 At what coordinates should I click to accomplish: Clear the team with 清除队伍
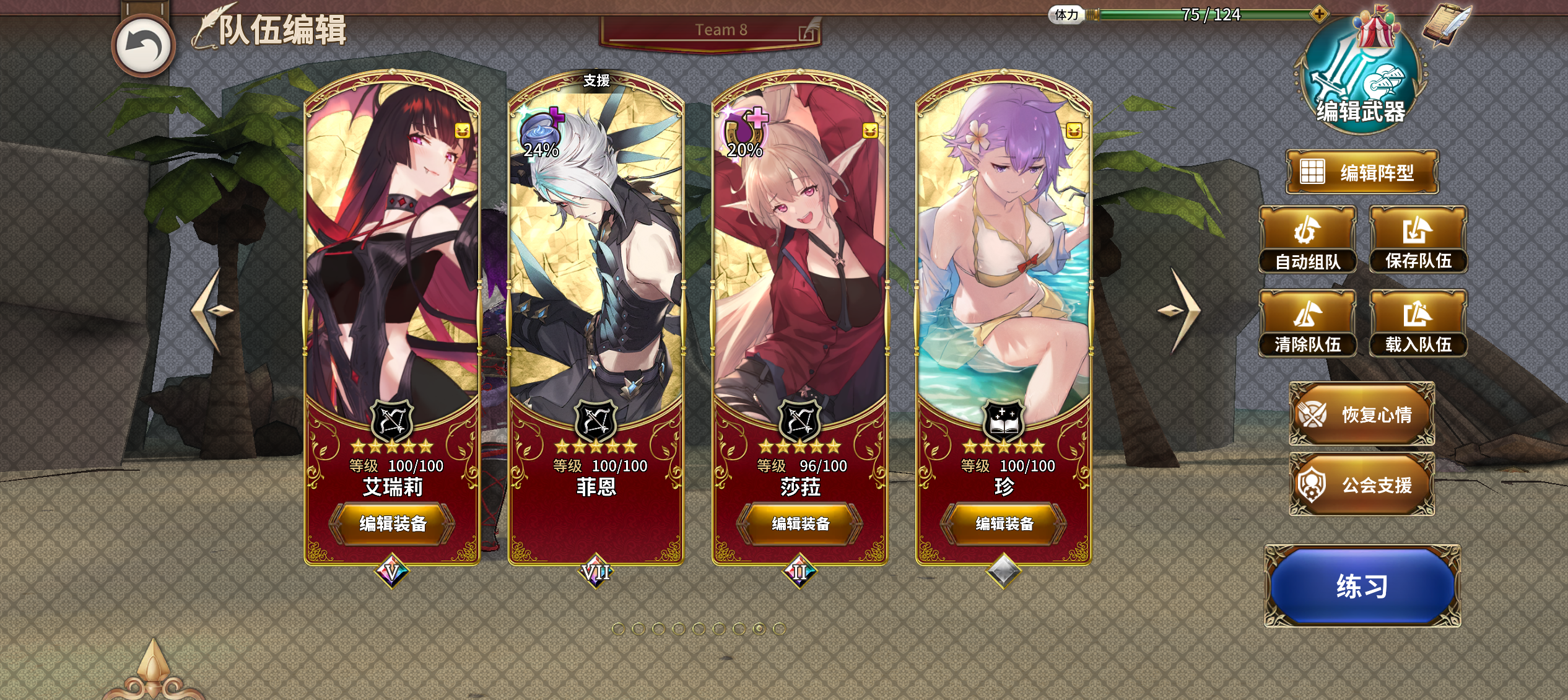(x=1307, y=323)
